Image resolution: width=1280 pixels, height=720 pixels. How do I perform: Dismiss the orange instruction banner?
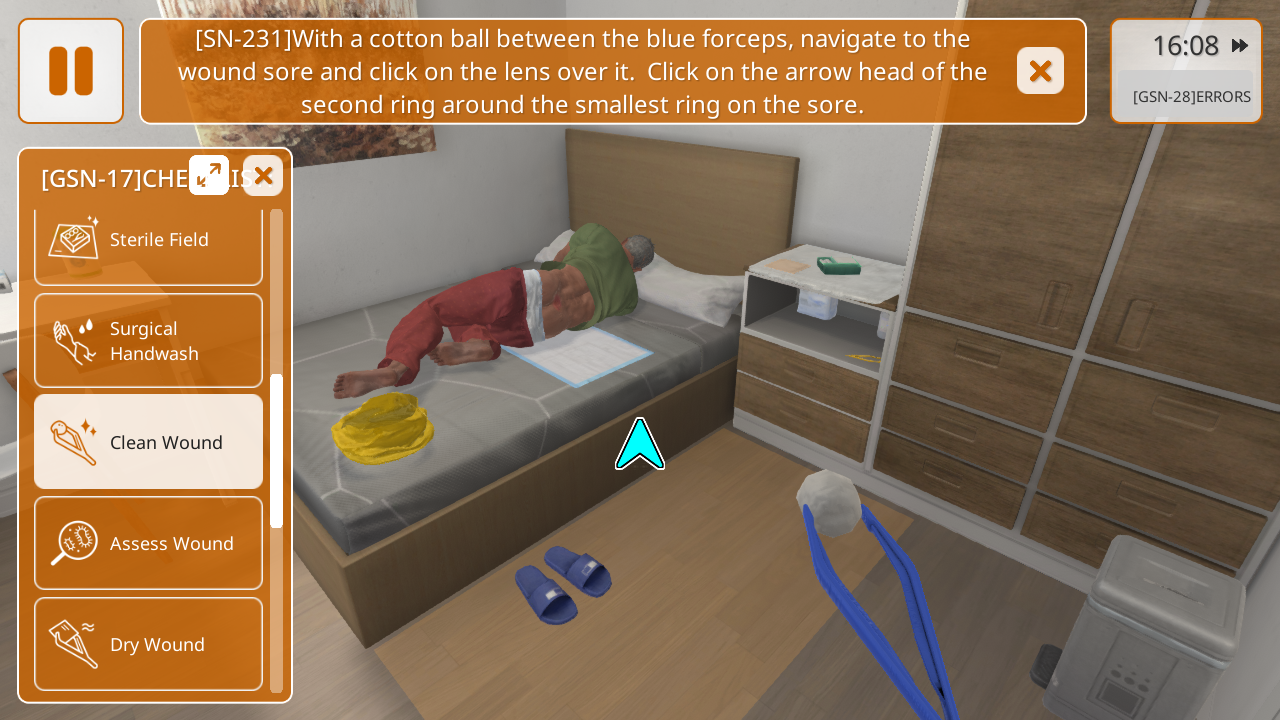1040,71
